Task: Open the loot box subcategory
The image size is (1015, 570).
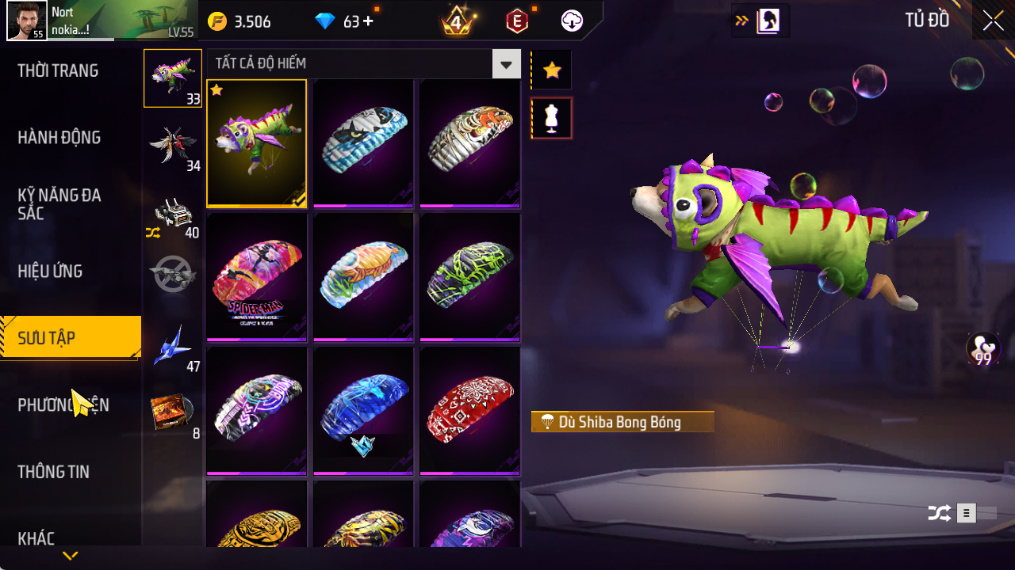Action: [172, 412]
